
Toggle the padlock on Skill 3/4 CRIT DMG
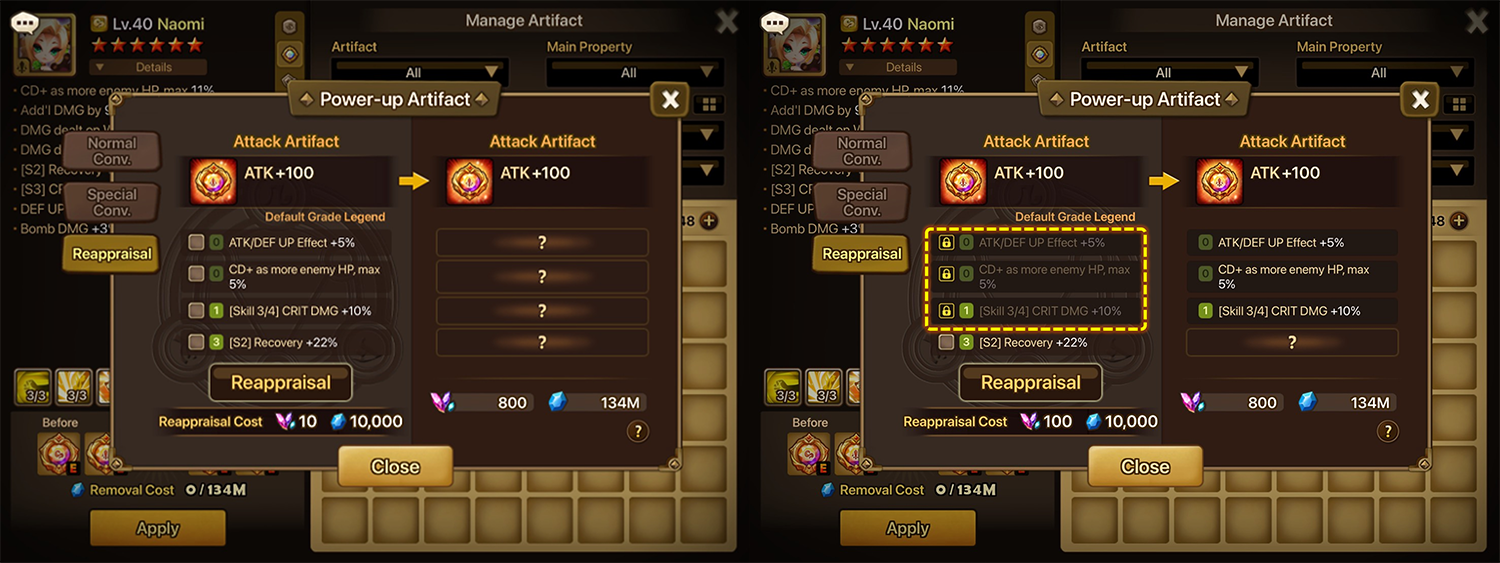[x=946, y=311]
